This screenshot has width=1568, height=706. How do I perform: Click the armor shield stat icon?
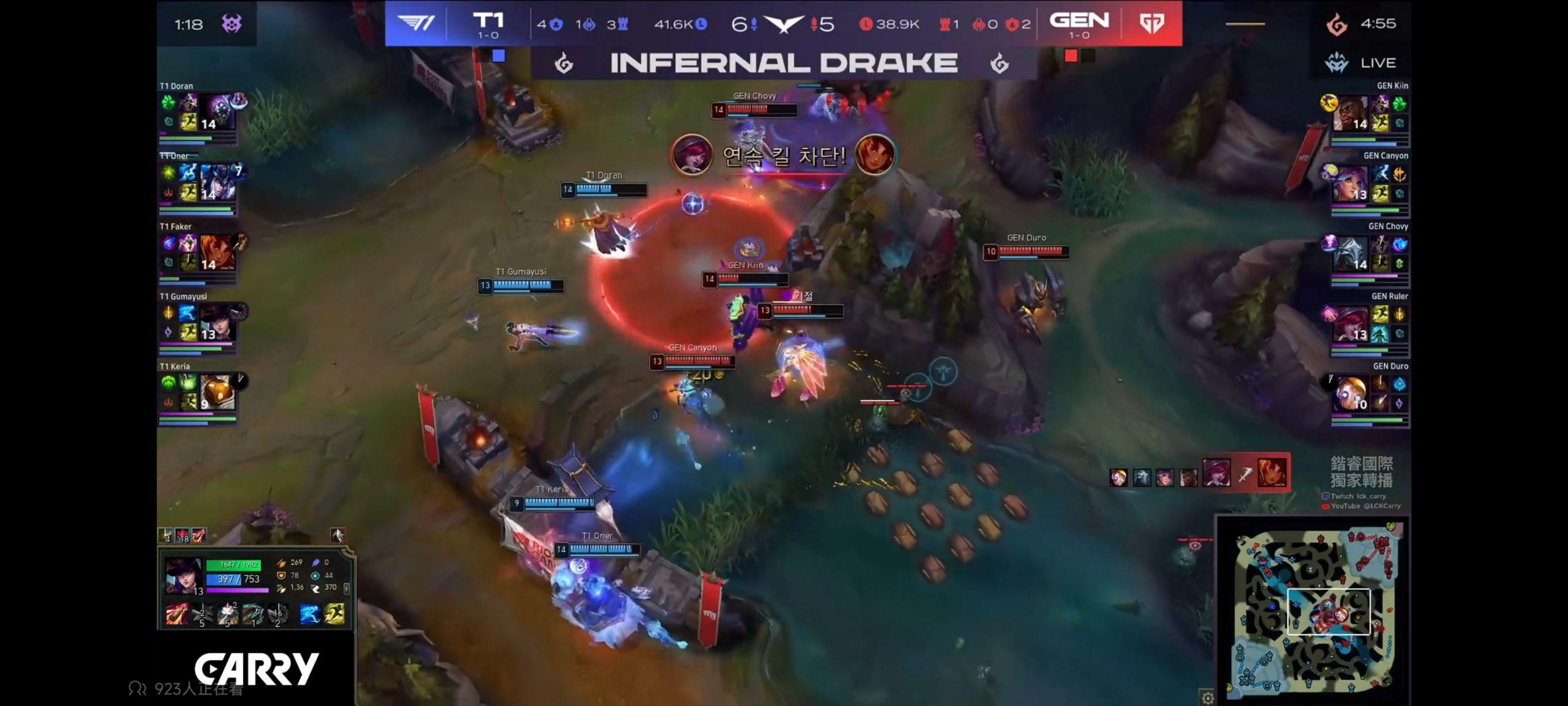(x=281, y=576)
